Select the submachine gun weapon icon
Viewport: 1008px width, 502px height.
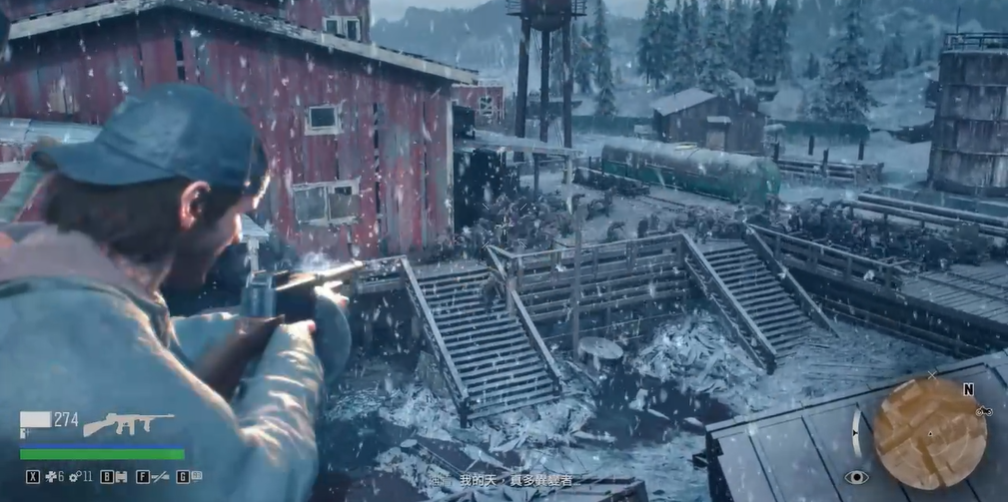[127, 424]
